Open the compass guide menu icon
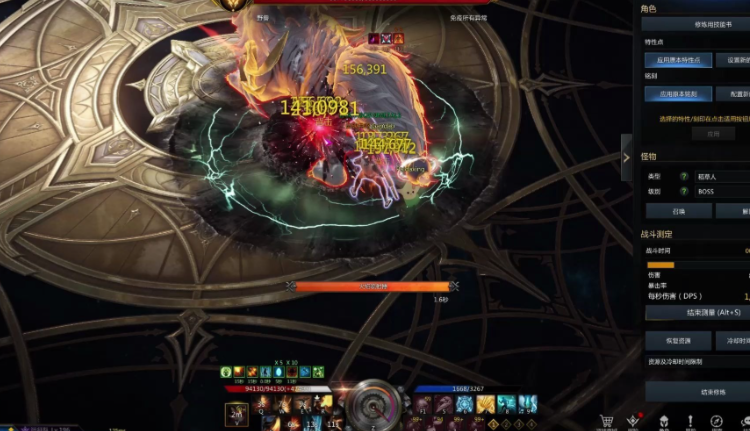 pyautogui.click(x=718, y=422)
